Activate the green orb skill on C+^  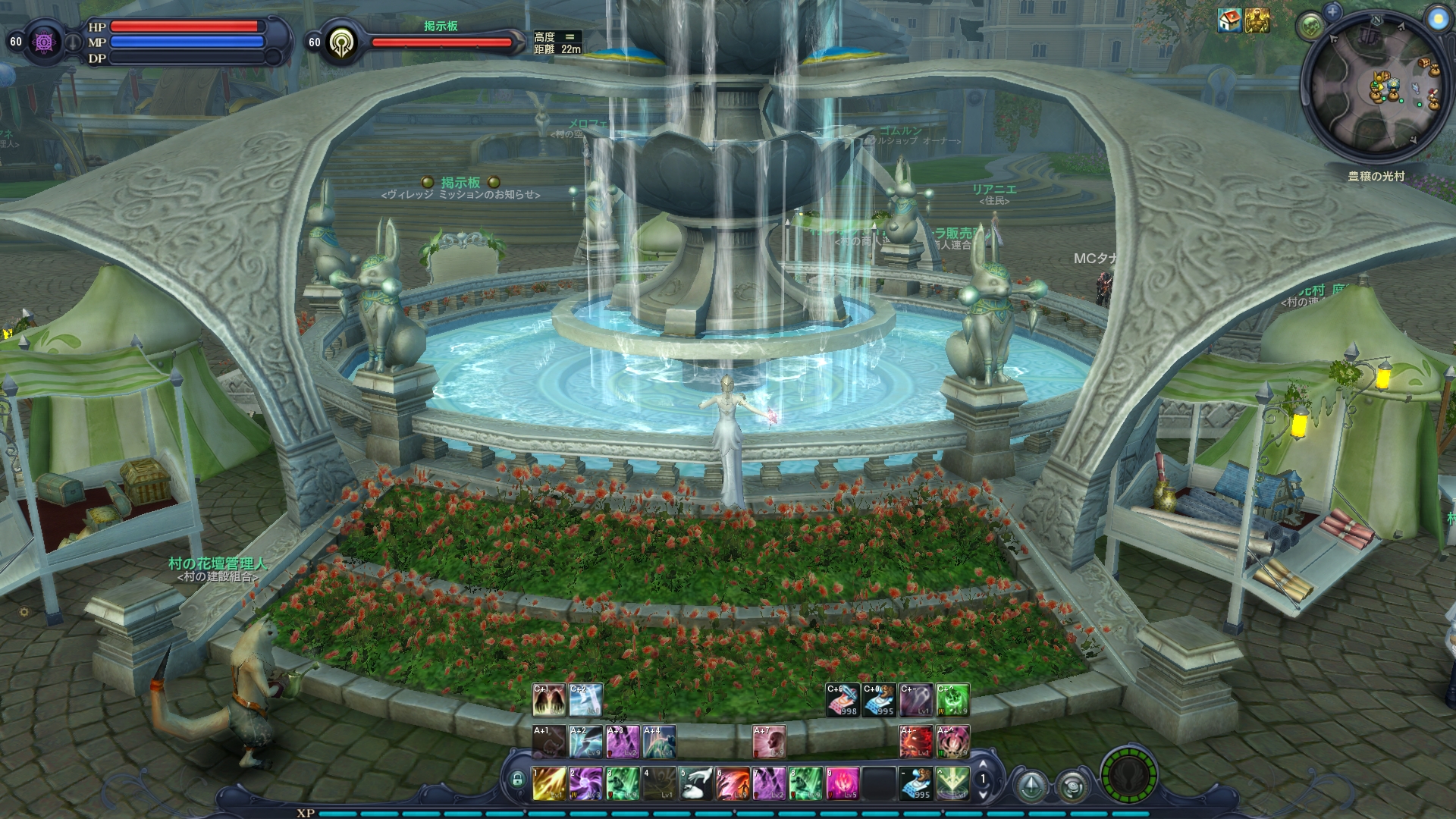(952, 700)
